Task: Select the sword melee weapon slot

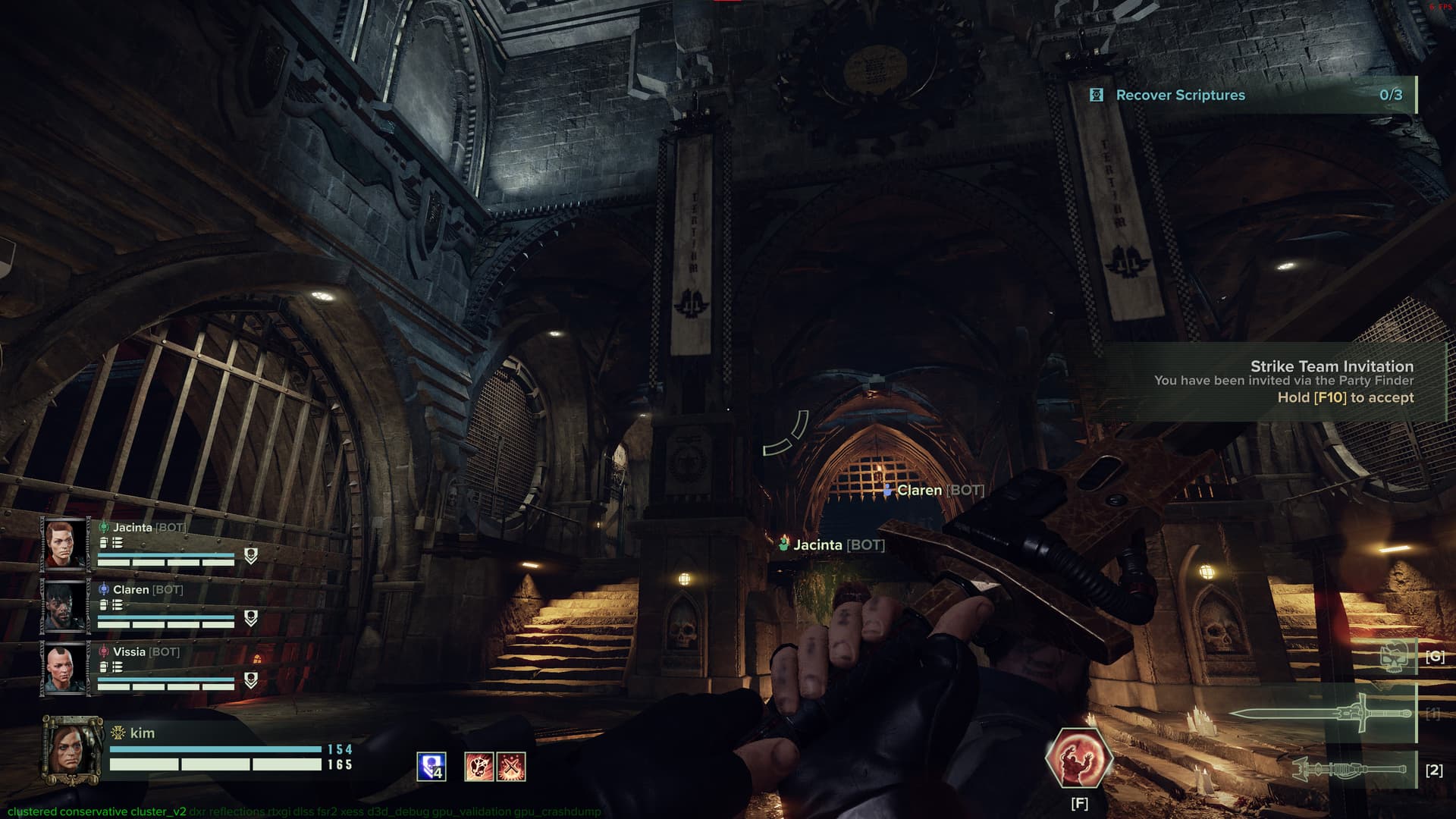Action: tap(1321, 714)
